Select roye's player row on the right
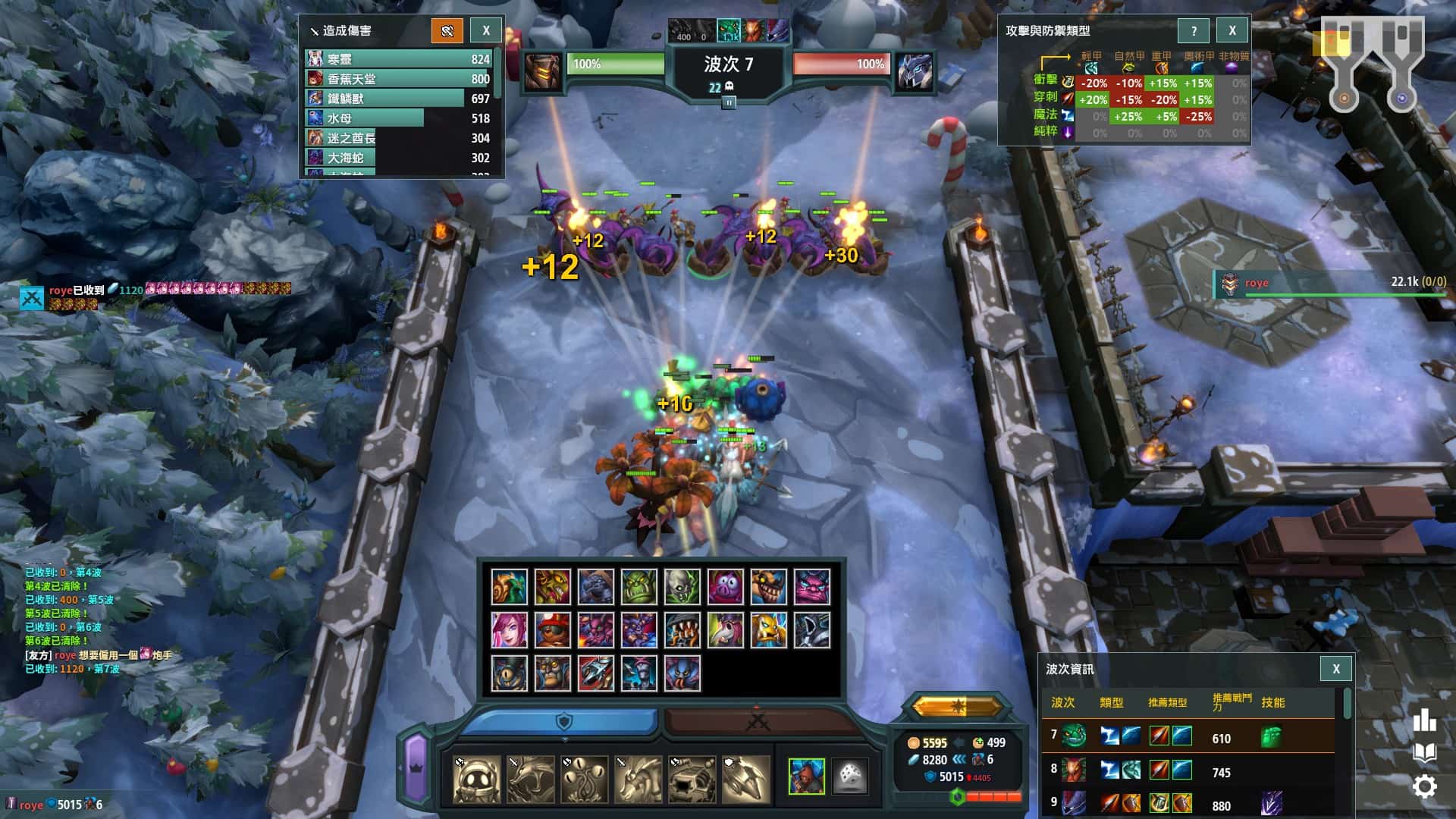Image resolution: width=1456 pixels, height=819 pixels. coord(1331,283)
